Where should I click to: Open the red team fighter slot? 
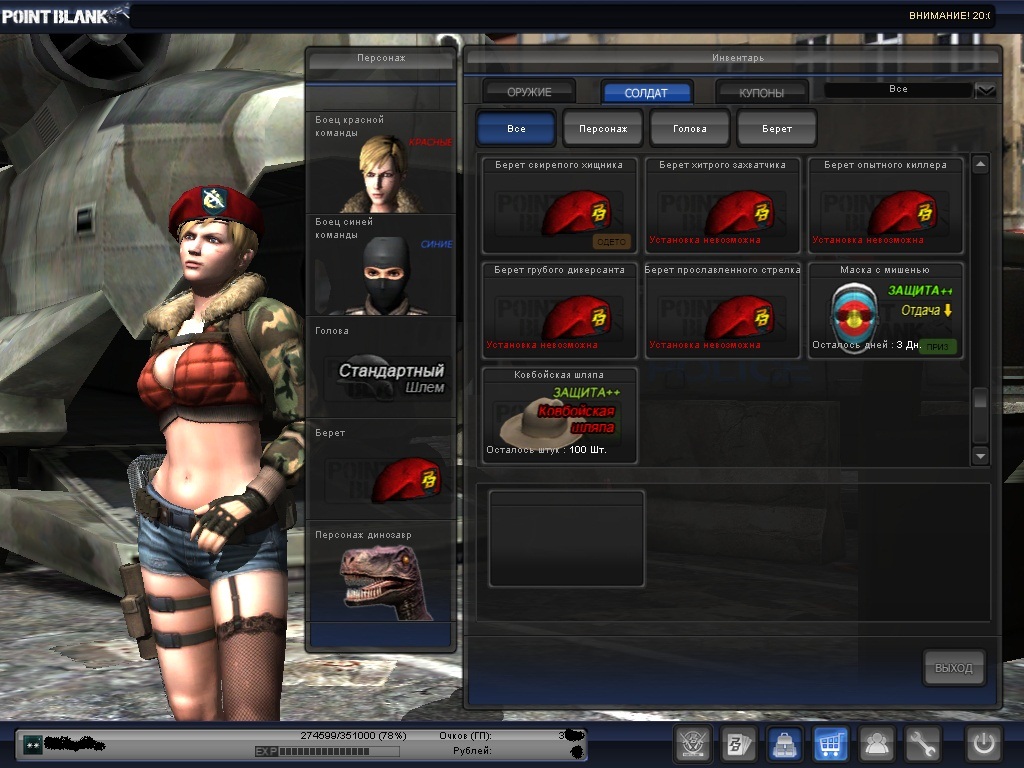(381, 162)
